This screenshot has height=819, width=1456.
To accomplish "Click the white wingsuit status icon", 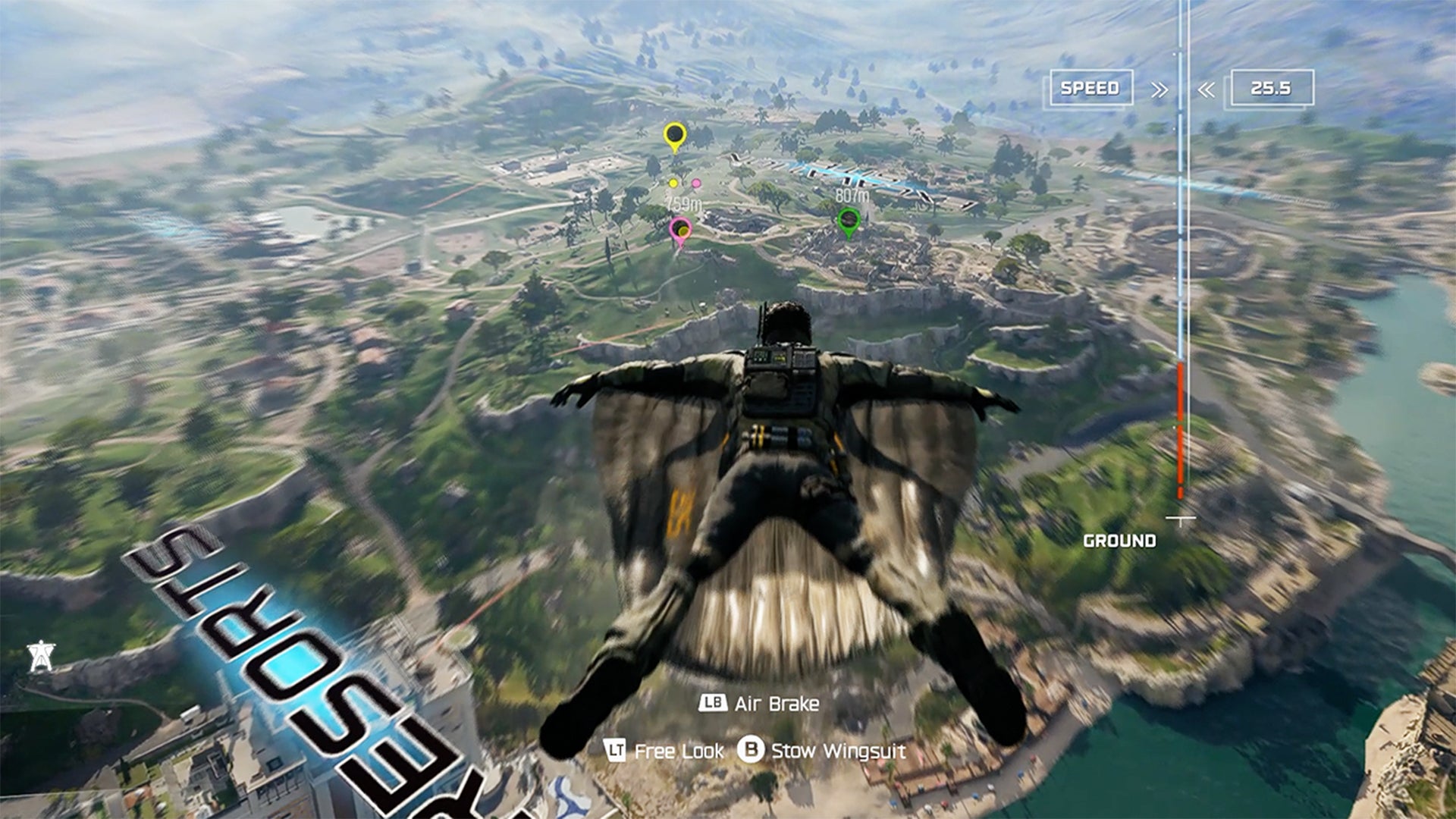I will [x=41, y=655].
